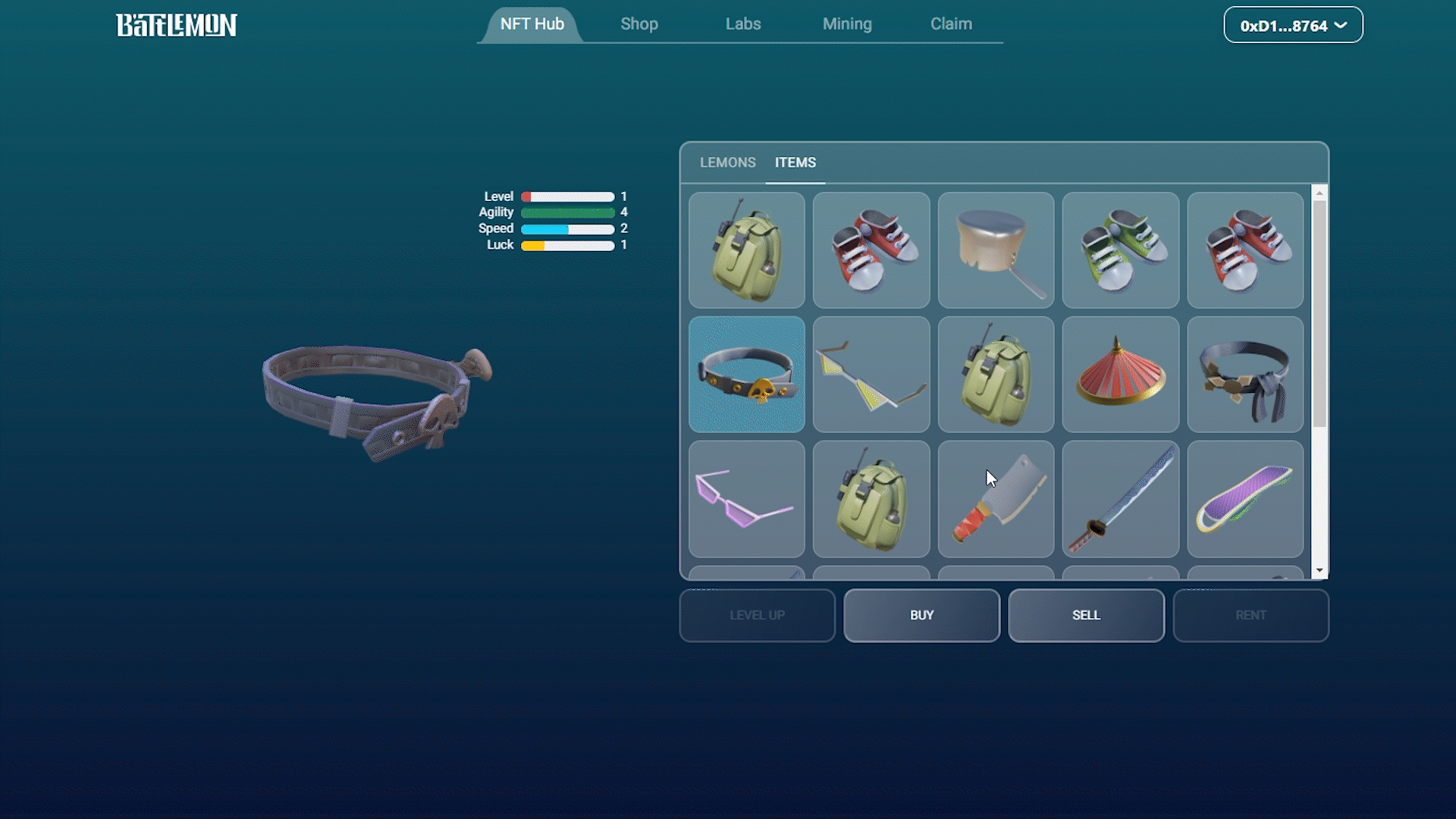Choose the green sneakers item
The image size is (1456, 819).
(1120, 250)
